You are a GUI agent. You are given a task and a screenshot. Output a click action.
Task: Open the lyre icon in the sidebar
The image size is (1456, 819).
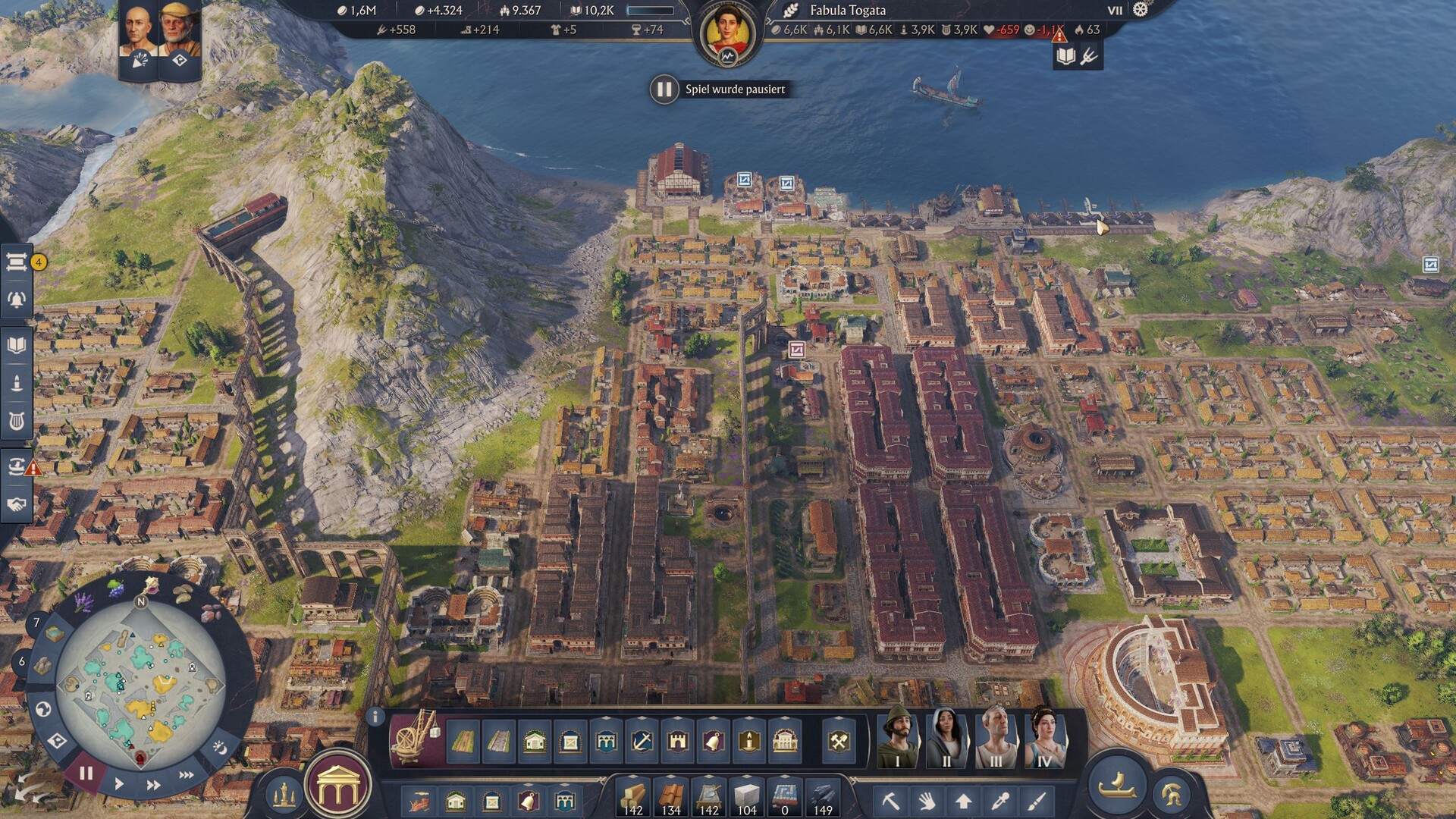(x=17, y=421)
